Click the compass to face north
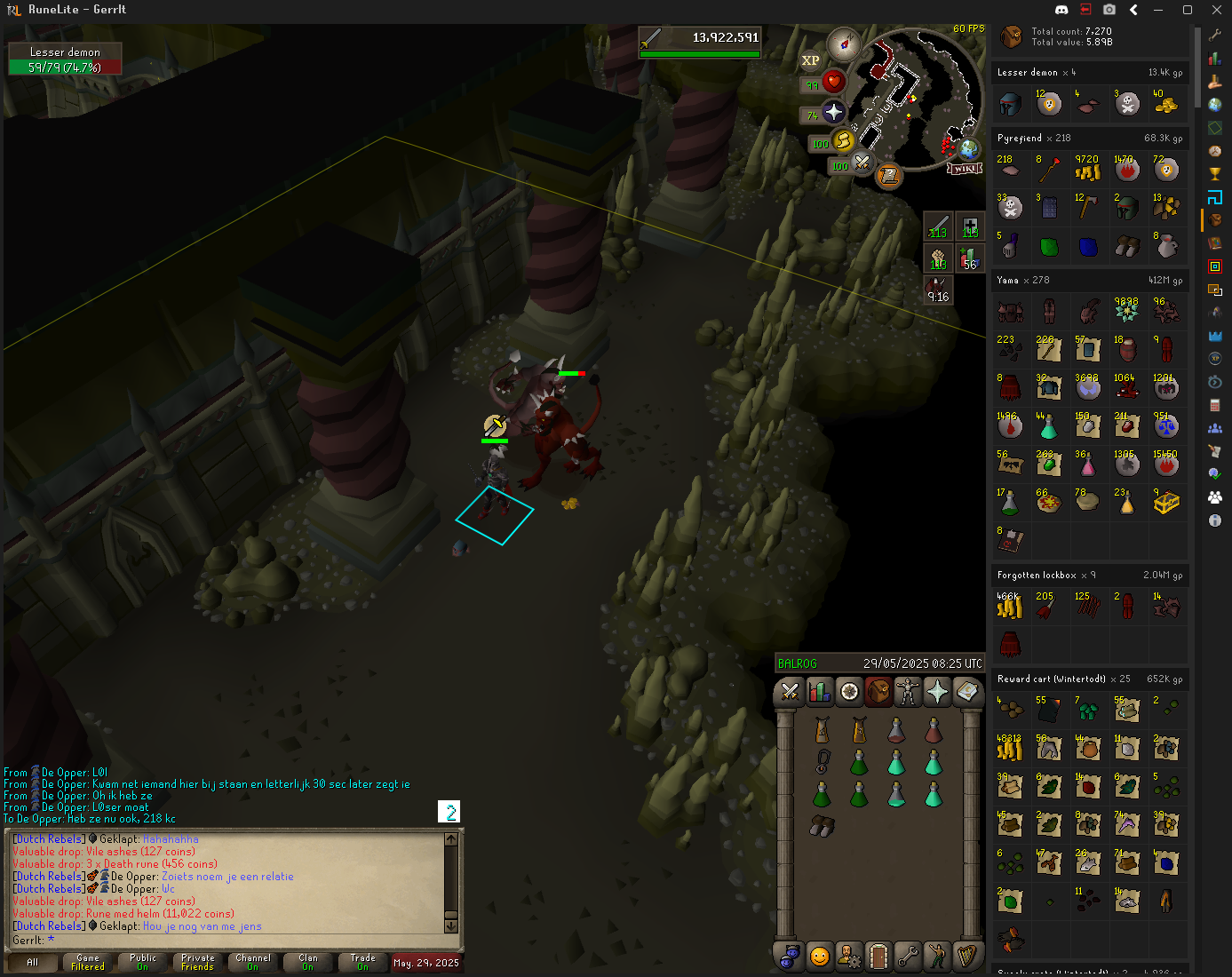The image size is (1232, 977). [x=844, y=44]
